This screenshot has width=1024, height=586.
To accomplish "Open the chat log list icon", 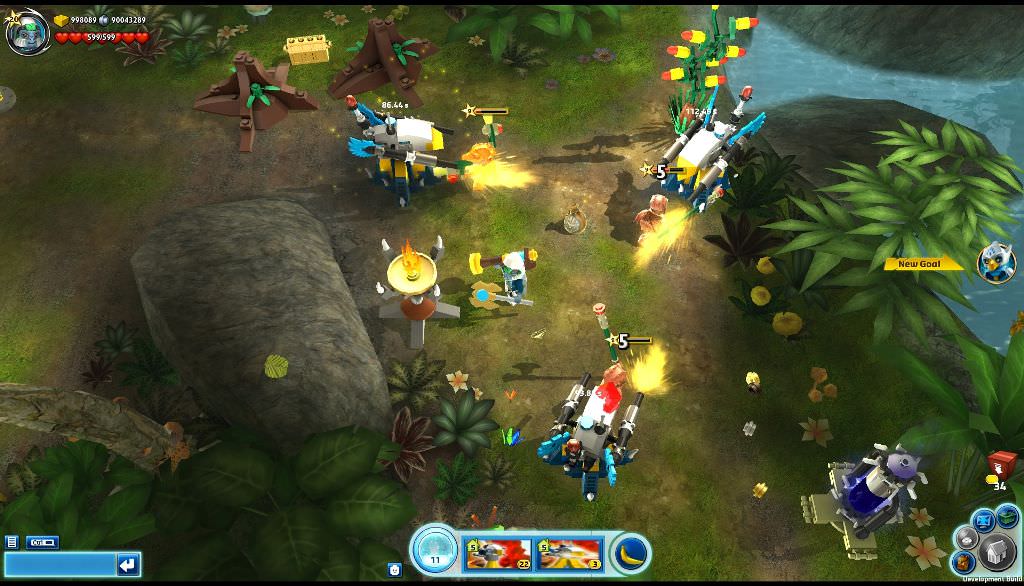I will tap(12, 542).
